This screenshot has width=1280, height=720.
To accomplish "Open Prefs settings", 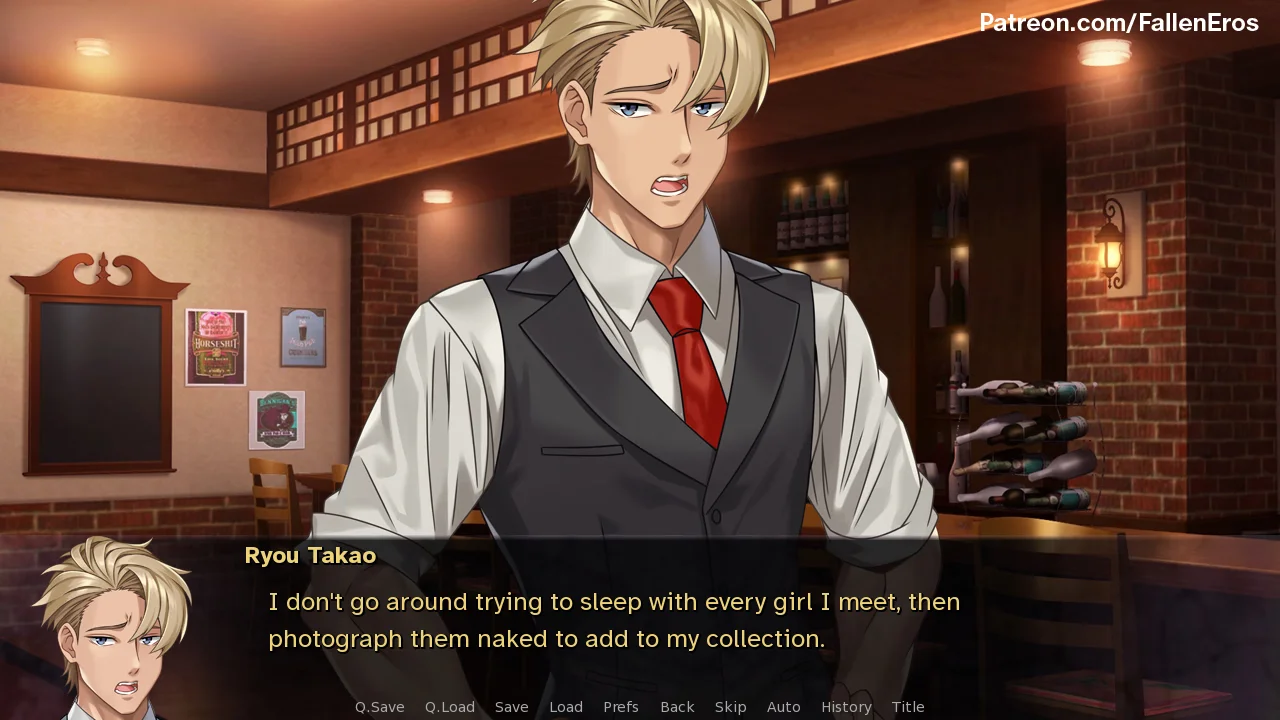I will 621,707.
